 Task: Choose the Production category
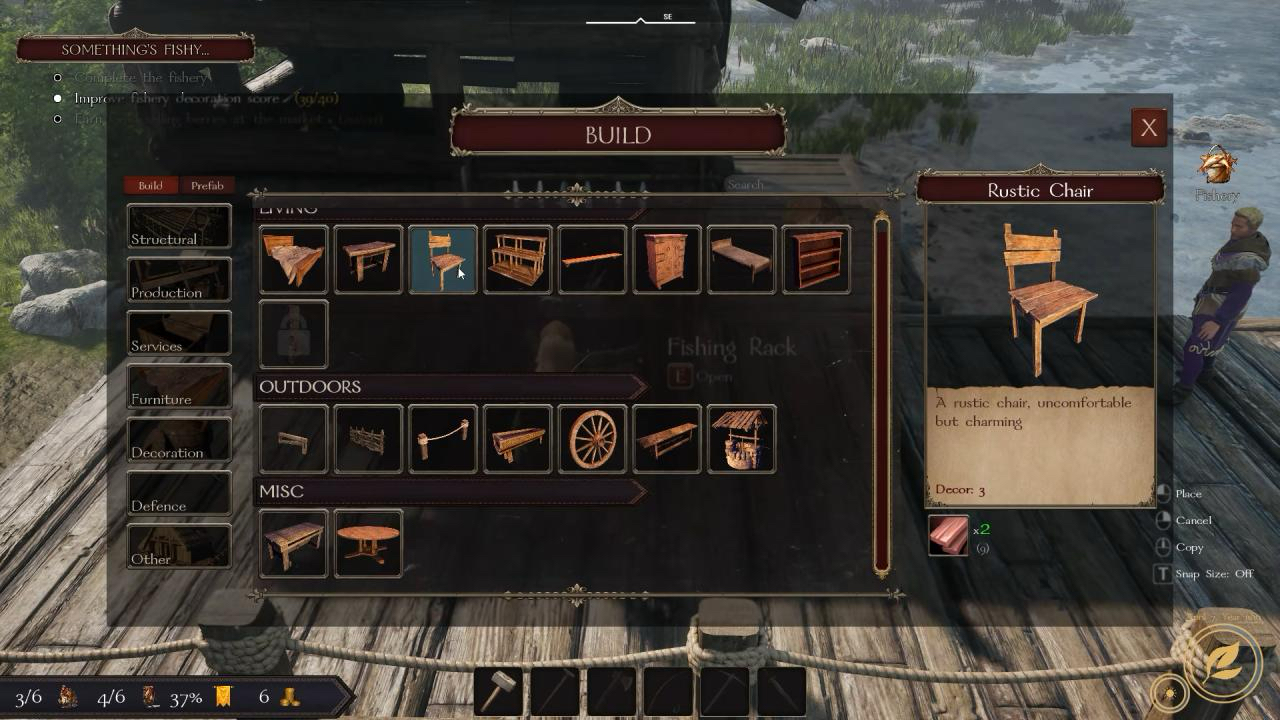click(179, 279)
